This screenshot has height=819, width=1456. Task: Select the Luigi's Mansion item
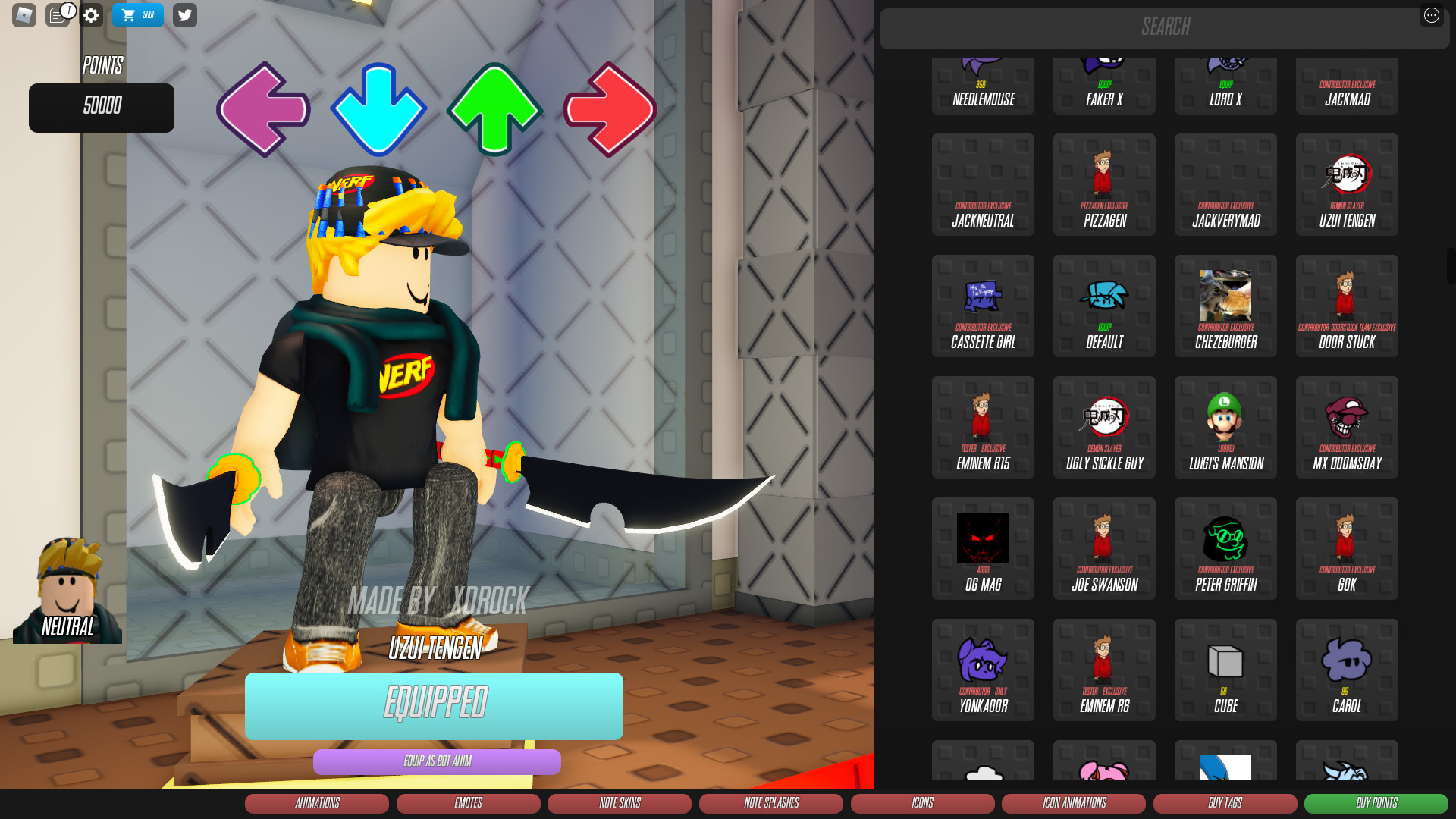[1225, 427]
